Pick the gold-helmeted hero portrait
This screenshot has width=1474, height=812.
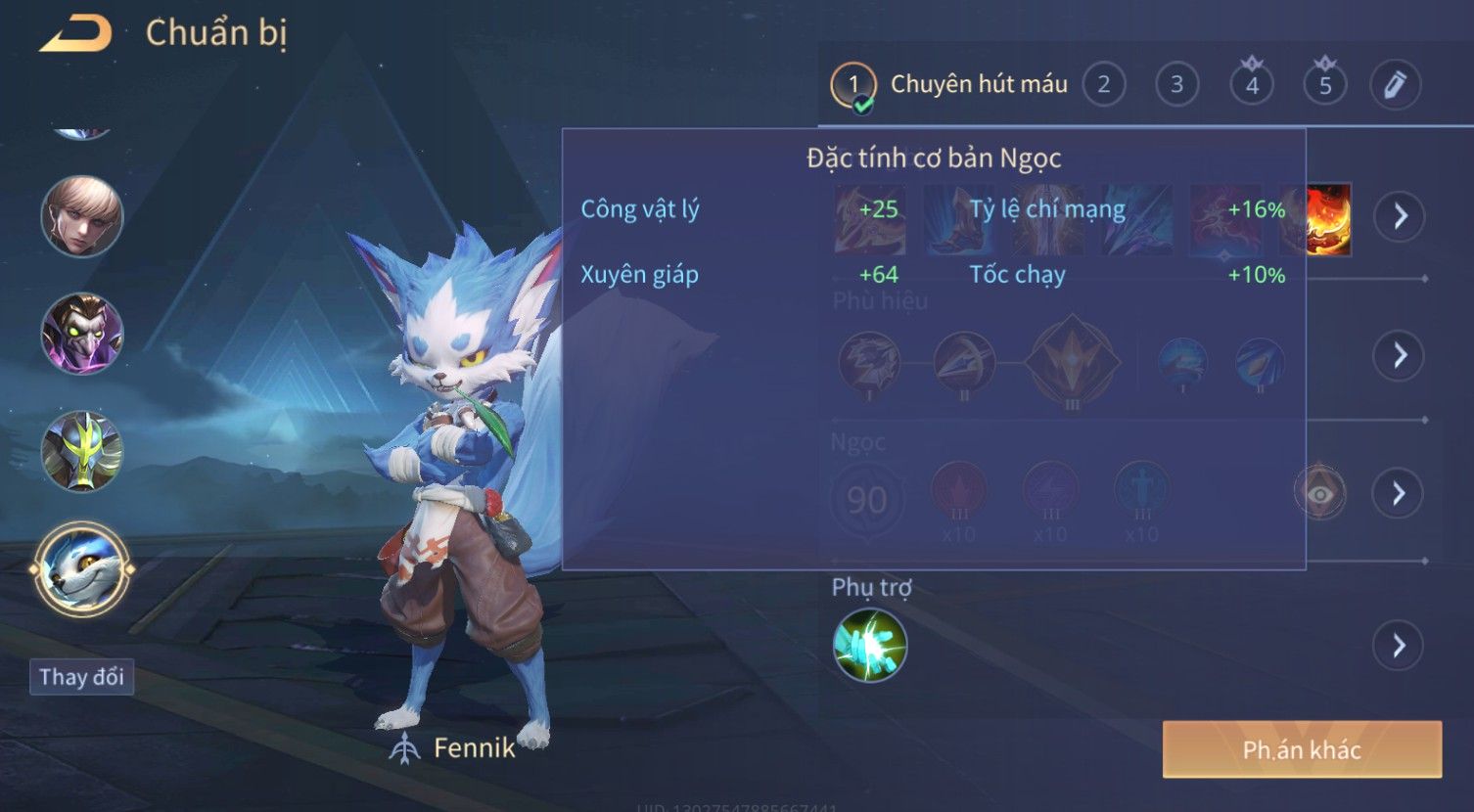82,451
